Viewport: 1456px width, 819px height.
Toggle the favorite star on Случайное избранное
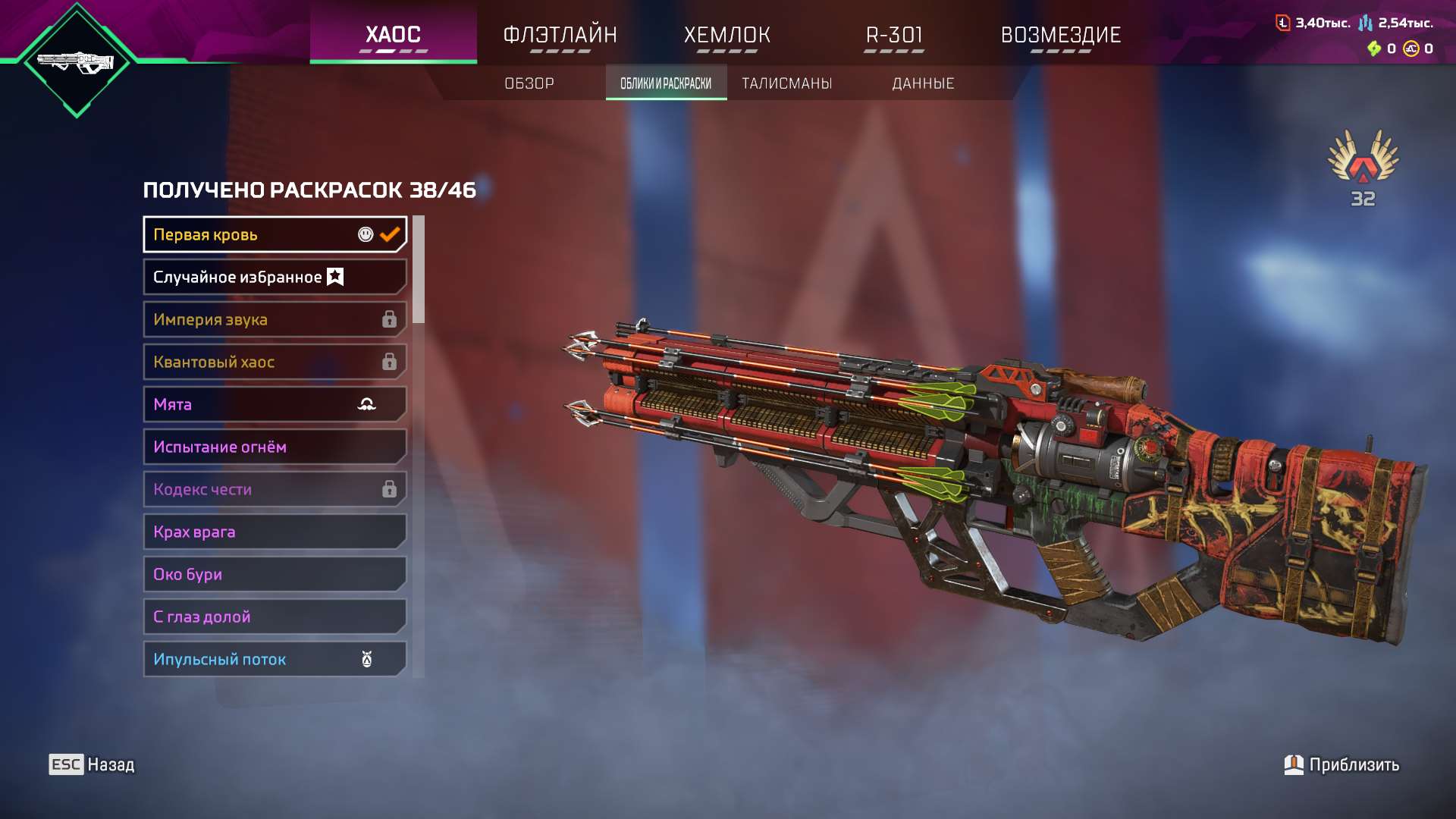[x=334, y=277]
